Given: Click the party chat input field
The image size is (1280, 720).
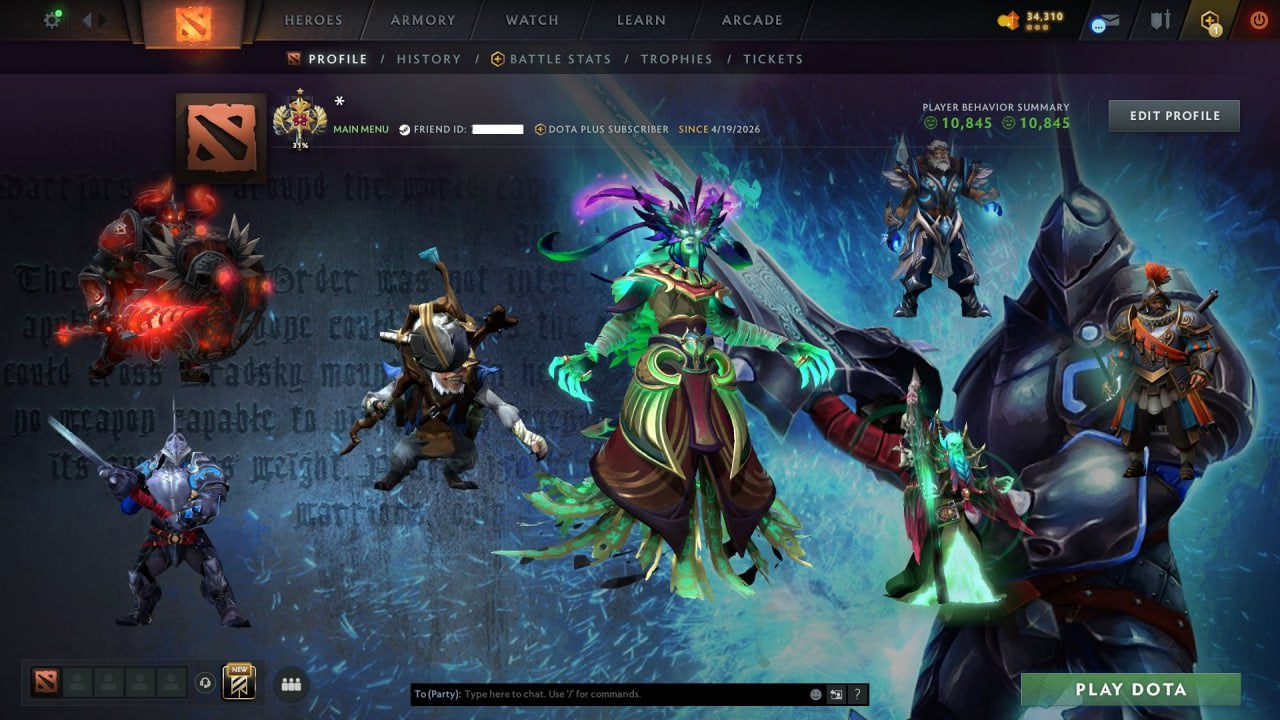Looking at the screenshot, I should tap(600, 693).
